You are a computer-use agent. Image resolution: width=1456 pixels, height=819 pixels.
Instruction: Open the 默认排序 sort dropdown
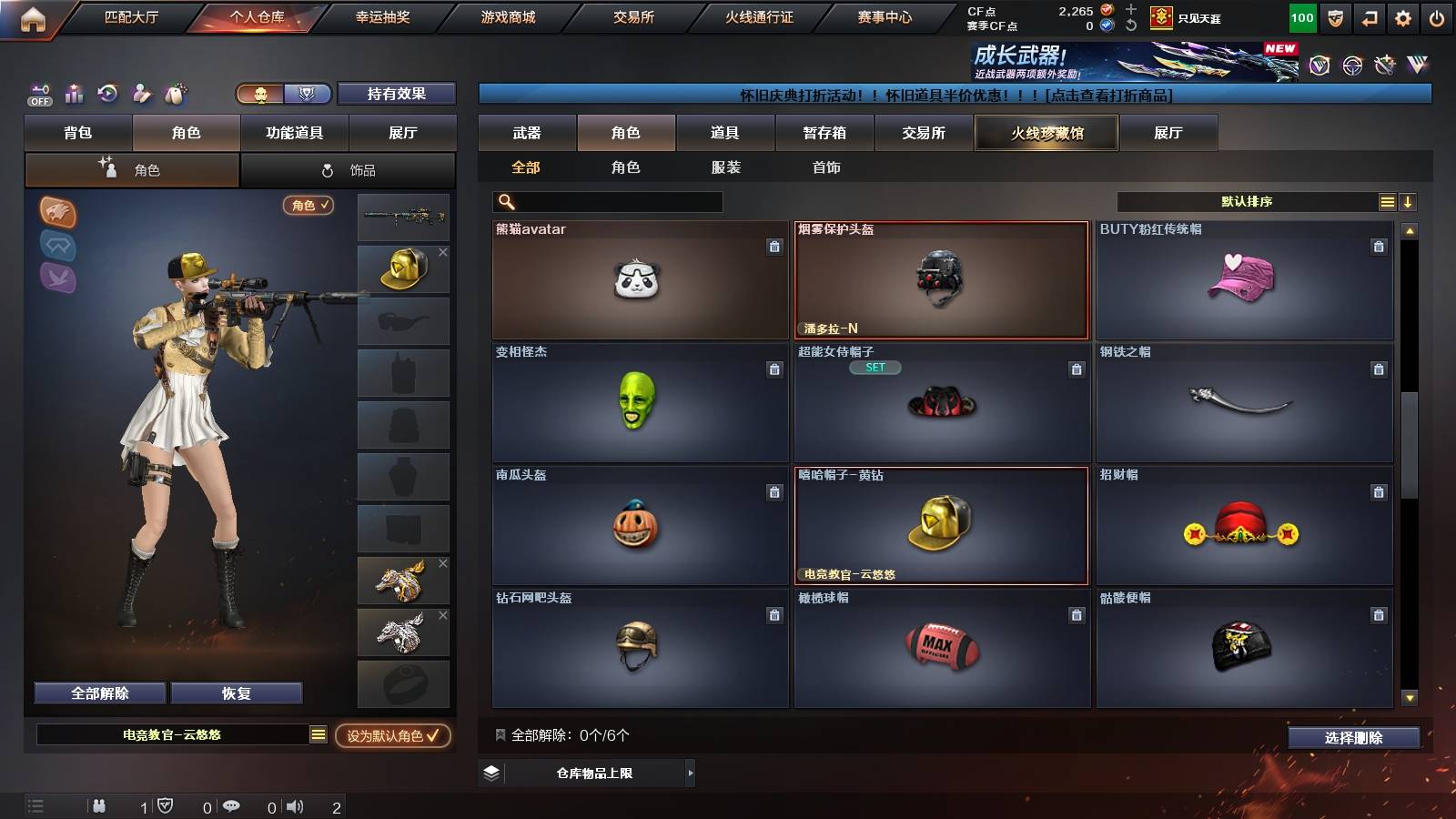pos(1247,201)
